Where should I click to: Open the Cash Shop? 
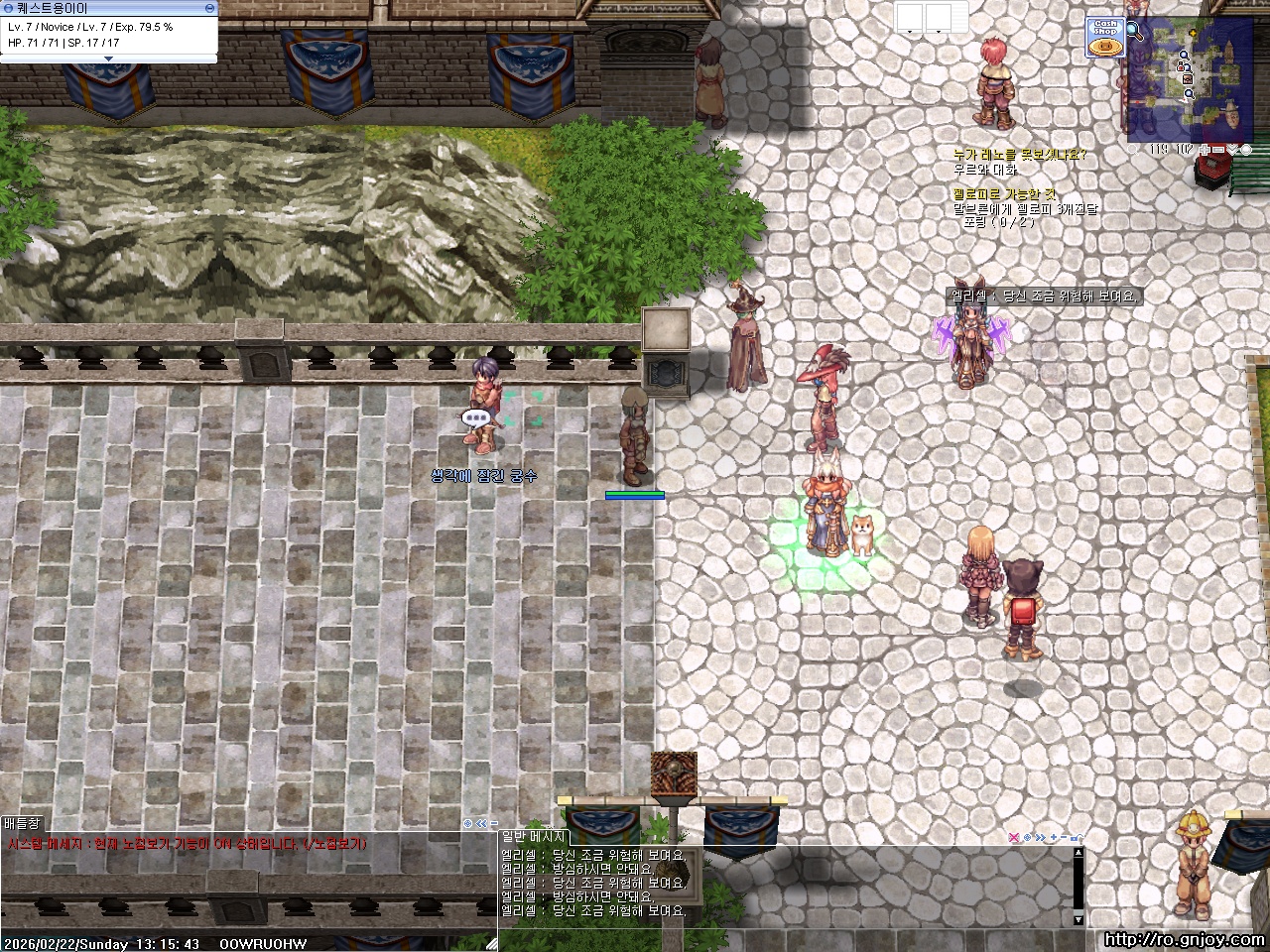click(1104, 38)
